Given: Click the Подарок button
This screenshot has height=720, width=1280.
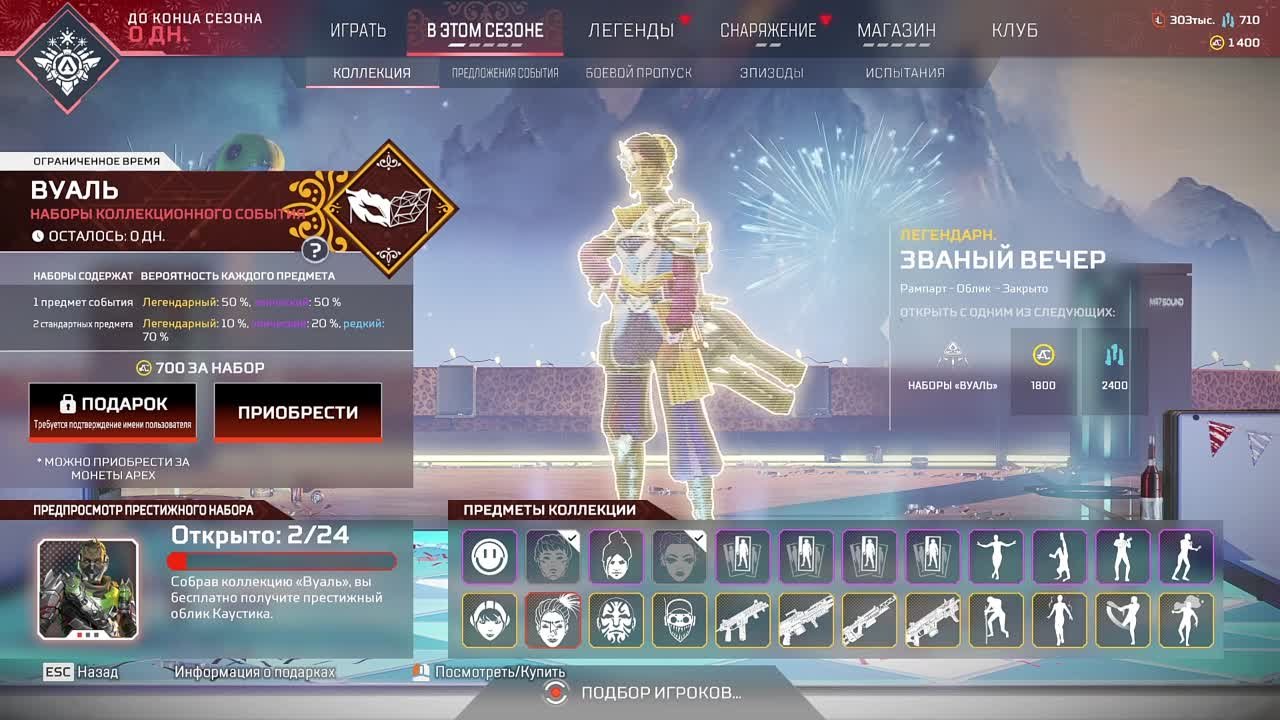Looking at the screenshot, I should click(113, 411).
